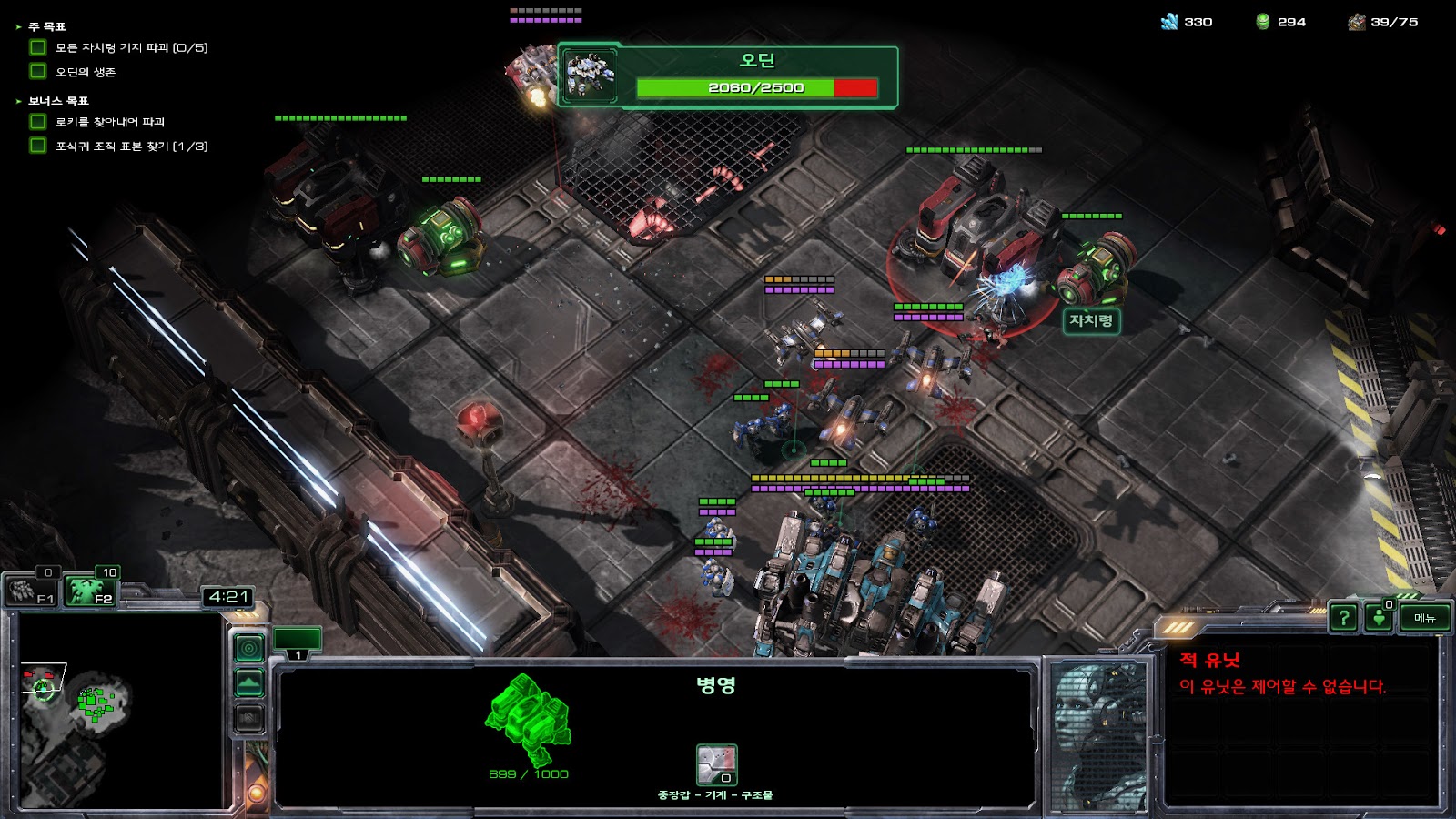This screenshot has width=1456, height=819.
Task: Open the 메뉴 game menu
Action: coord(1424,618)
